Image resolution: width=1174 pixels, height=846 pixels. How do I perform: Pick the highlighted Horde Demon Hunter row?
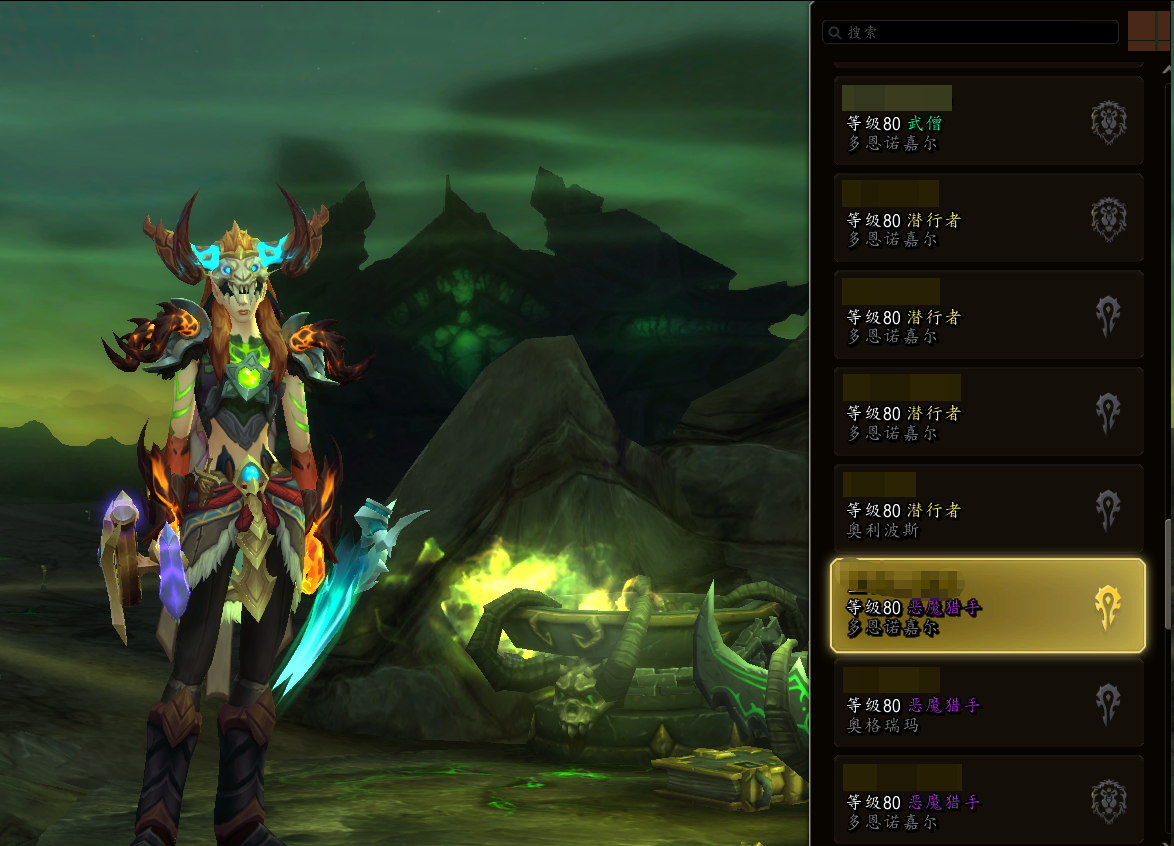[988, 606]
